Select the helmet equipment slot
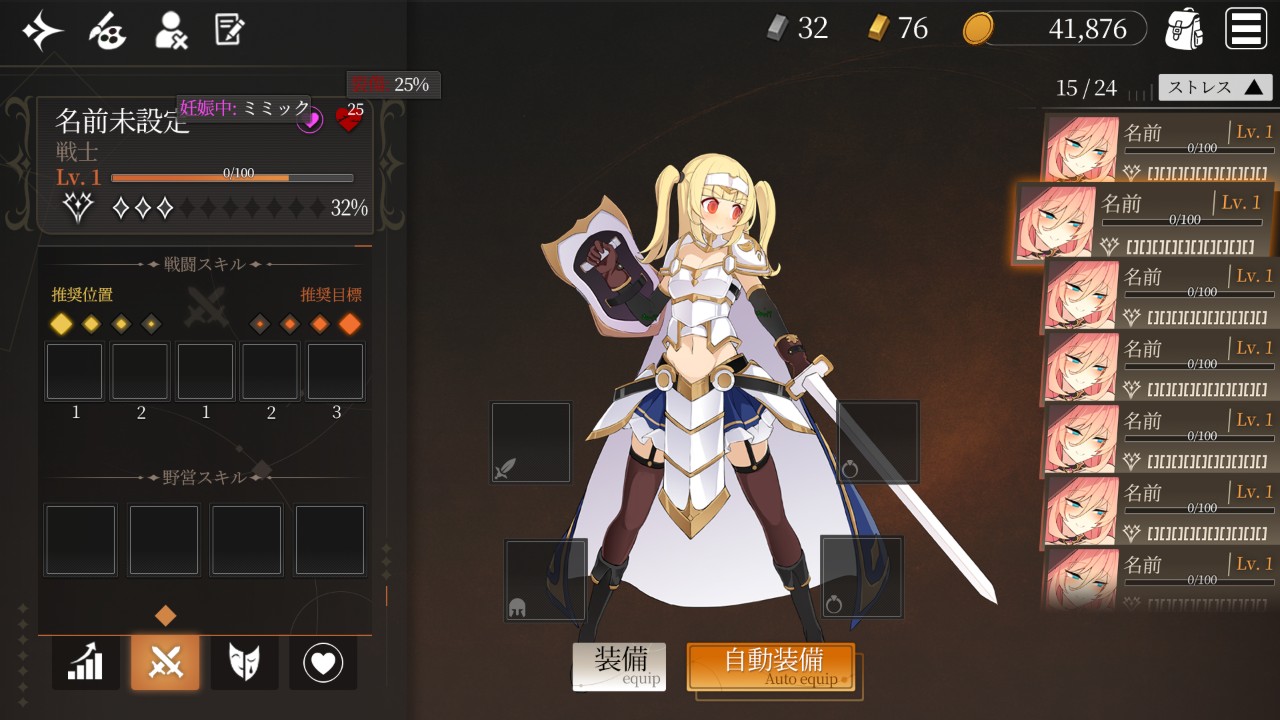The image size is (1280, 720). point(545,580)
